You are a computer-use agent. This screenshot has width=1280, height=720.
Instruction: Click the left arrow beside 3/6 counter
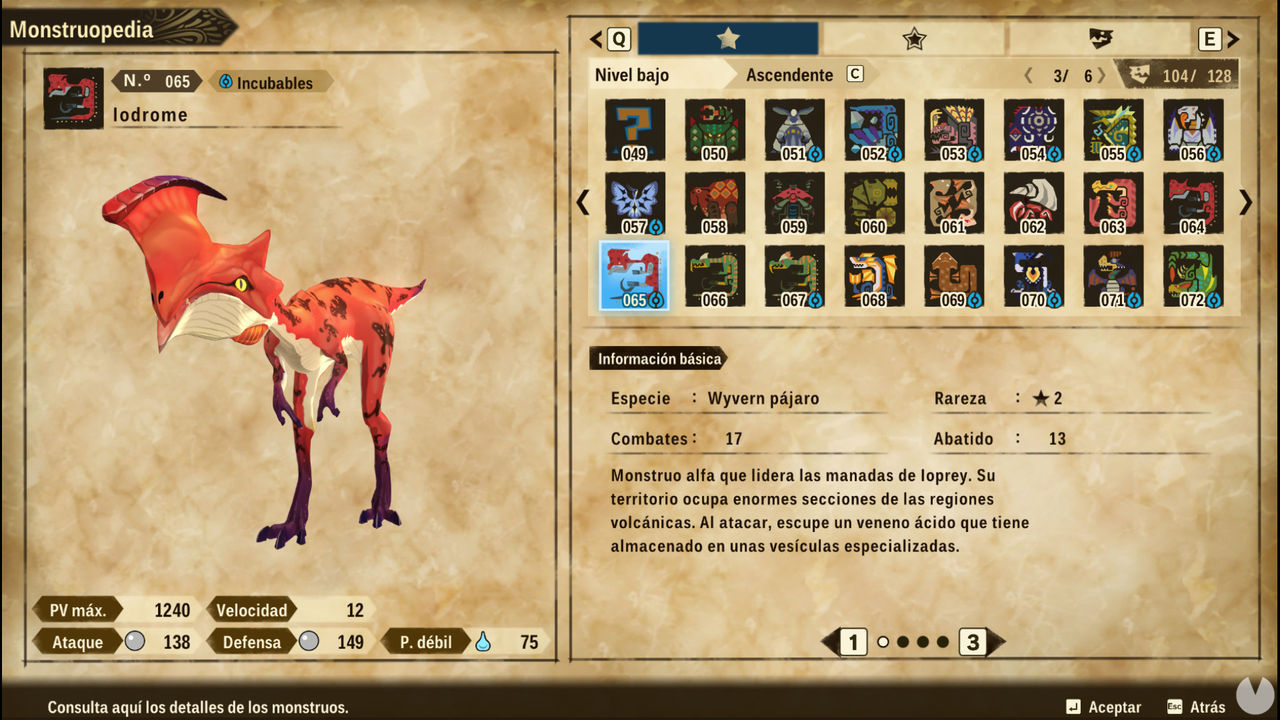tap(1028, 73)
